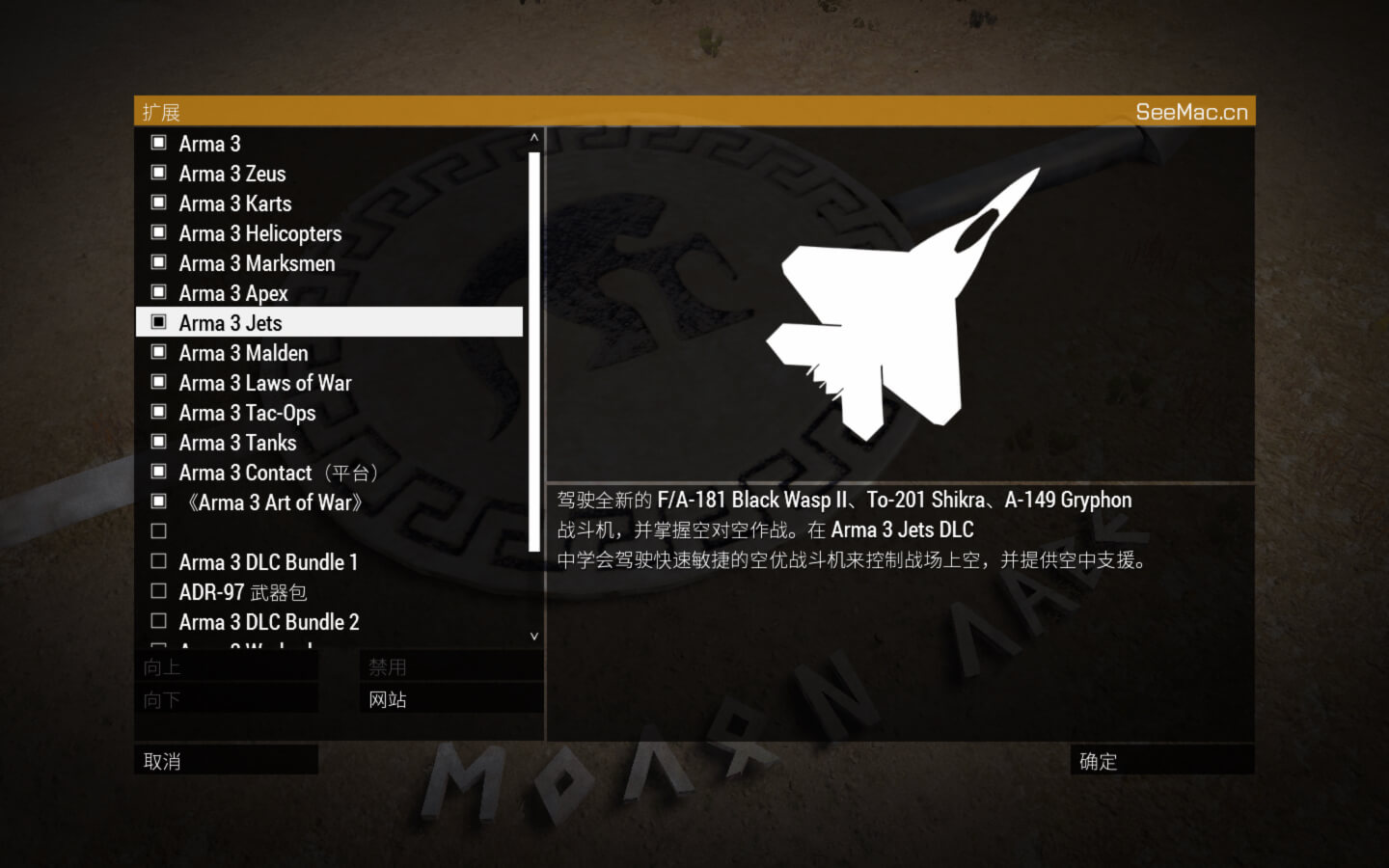The image size is (1389, 868).
Task: Toggle the Arma 3 Marksmen checkbox
Action: tap(158, 261)
